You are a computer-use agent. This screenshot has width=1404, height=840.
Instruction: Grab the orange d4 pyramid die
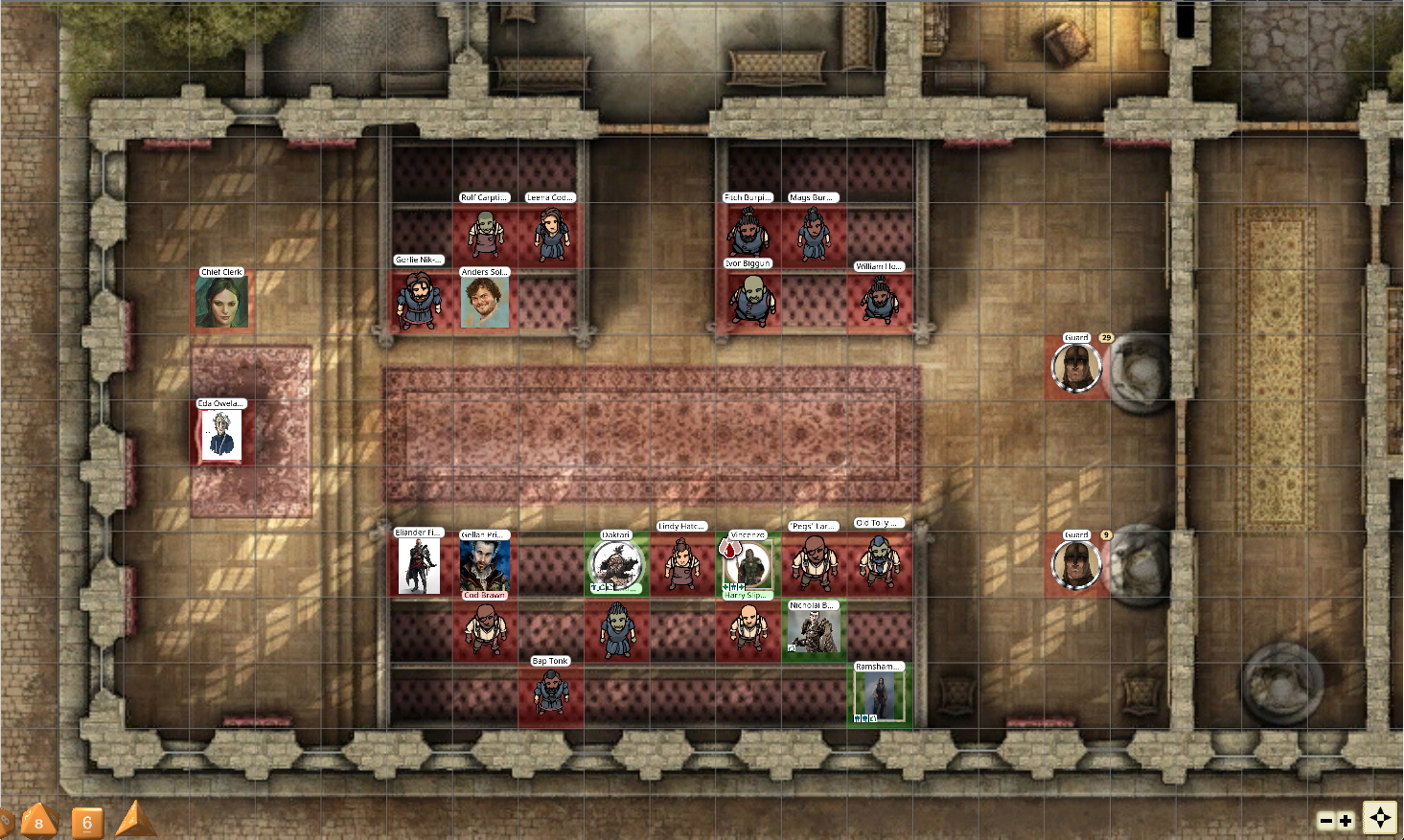(134, 819)
